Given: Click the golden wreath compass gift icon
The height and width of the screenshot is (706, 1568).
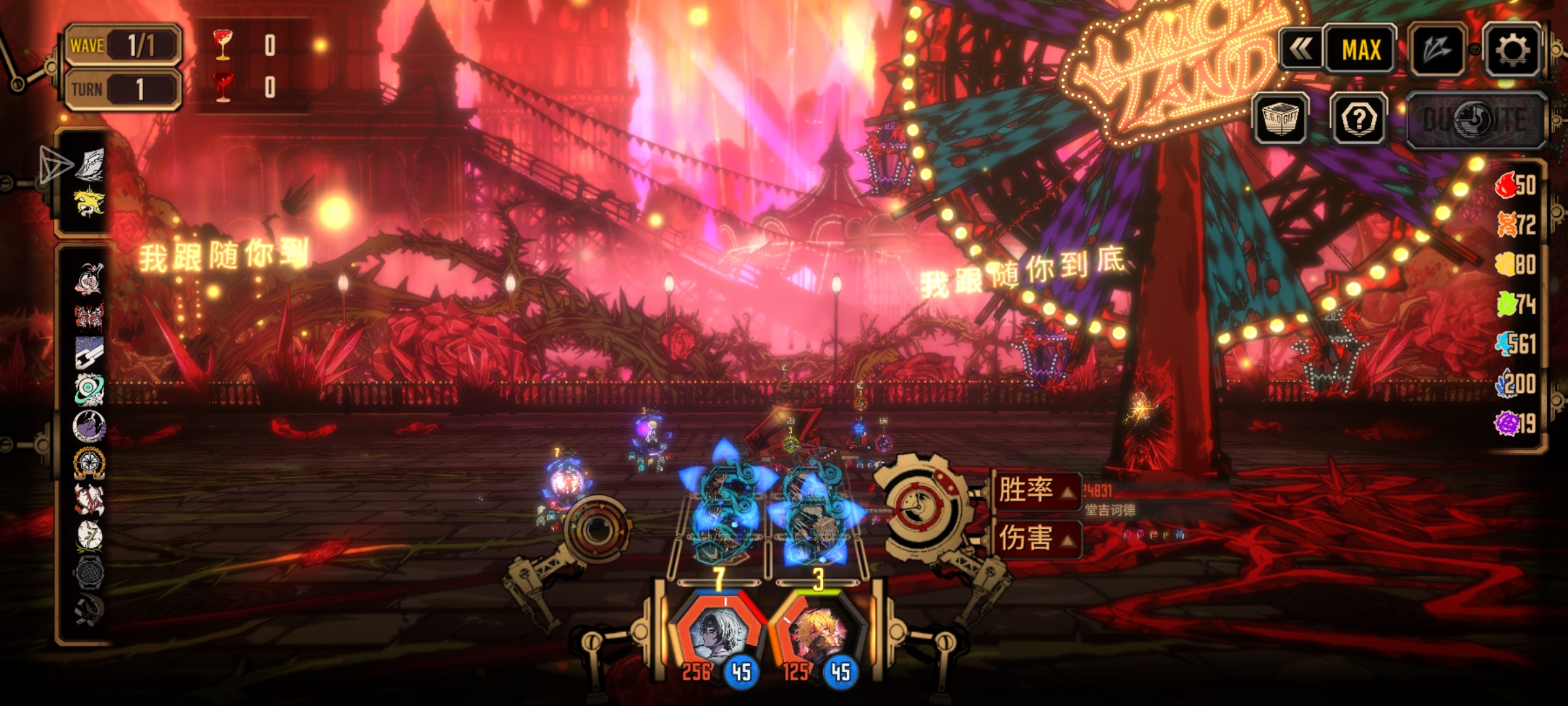Looking at the screenshot, I should 89,462.
